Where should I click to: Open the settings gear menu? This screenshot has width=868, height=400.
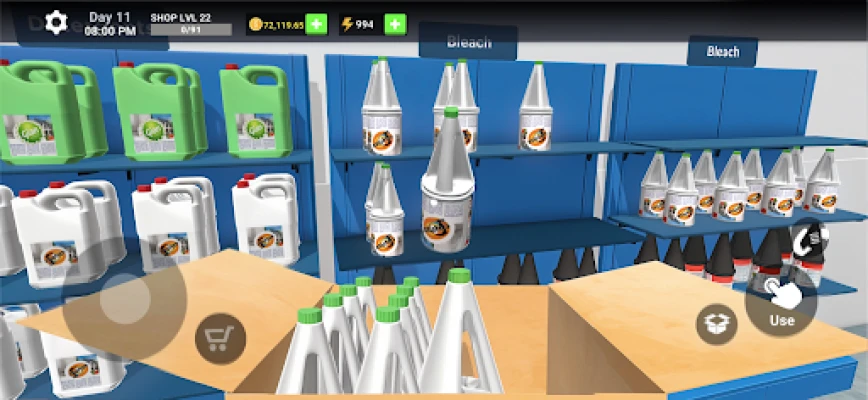pyautogui.click(x=57, y=21)
